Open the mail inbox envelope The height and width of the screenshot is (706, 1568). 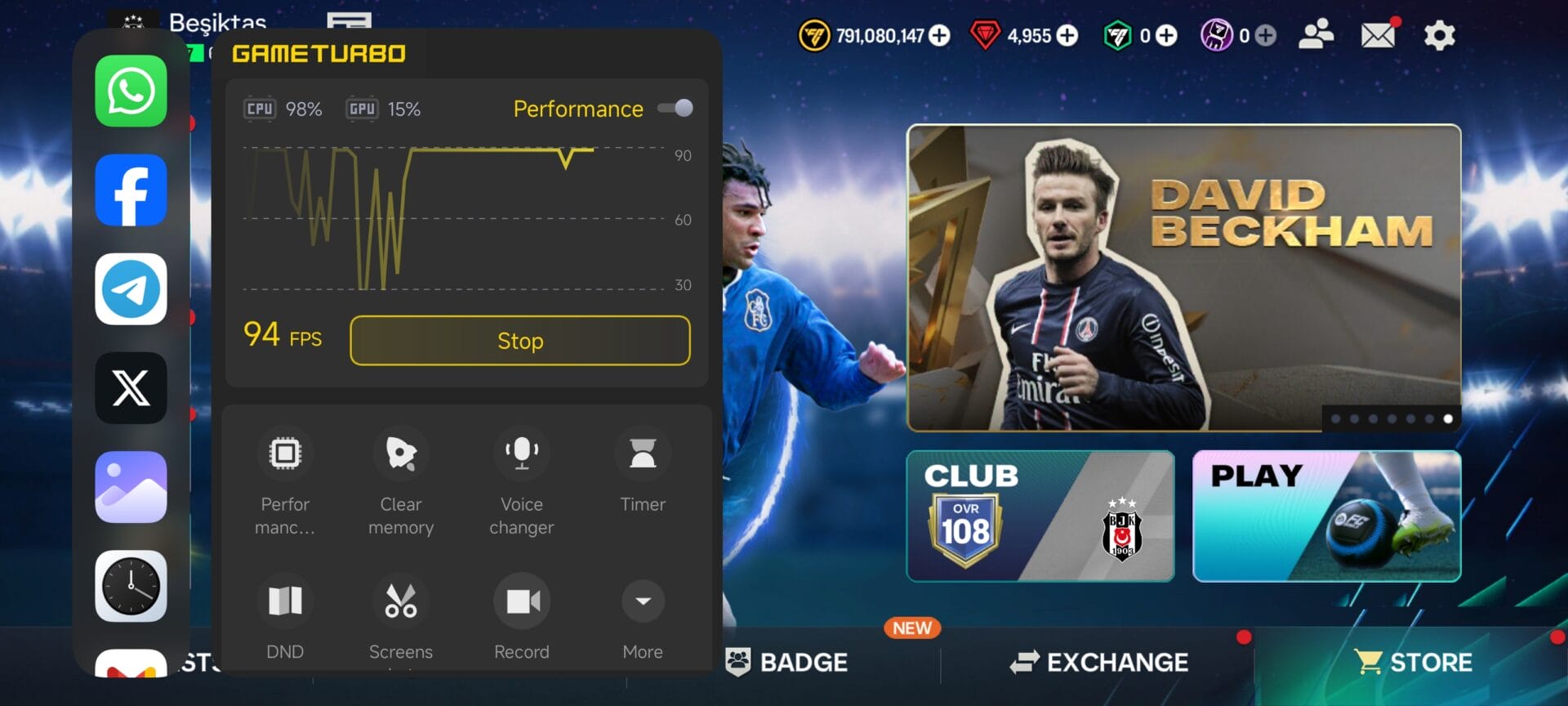click(1379, 35)
